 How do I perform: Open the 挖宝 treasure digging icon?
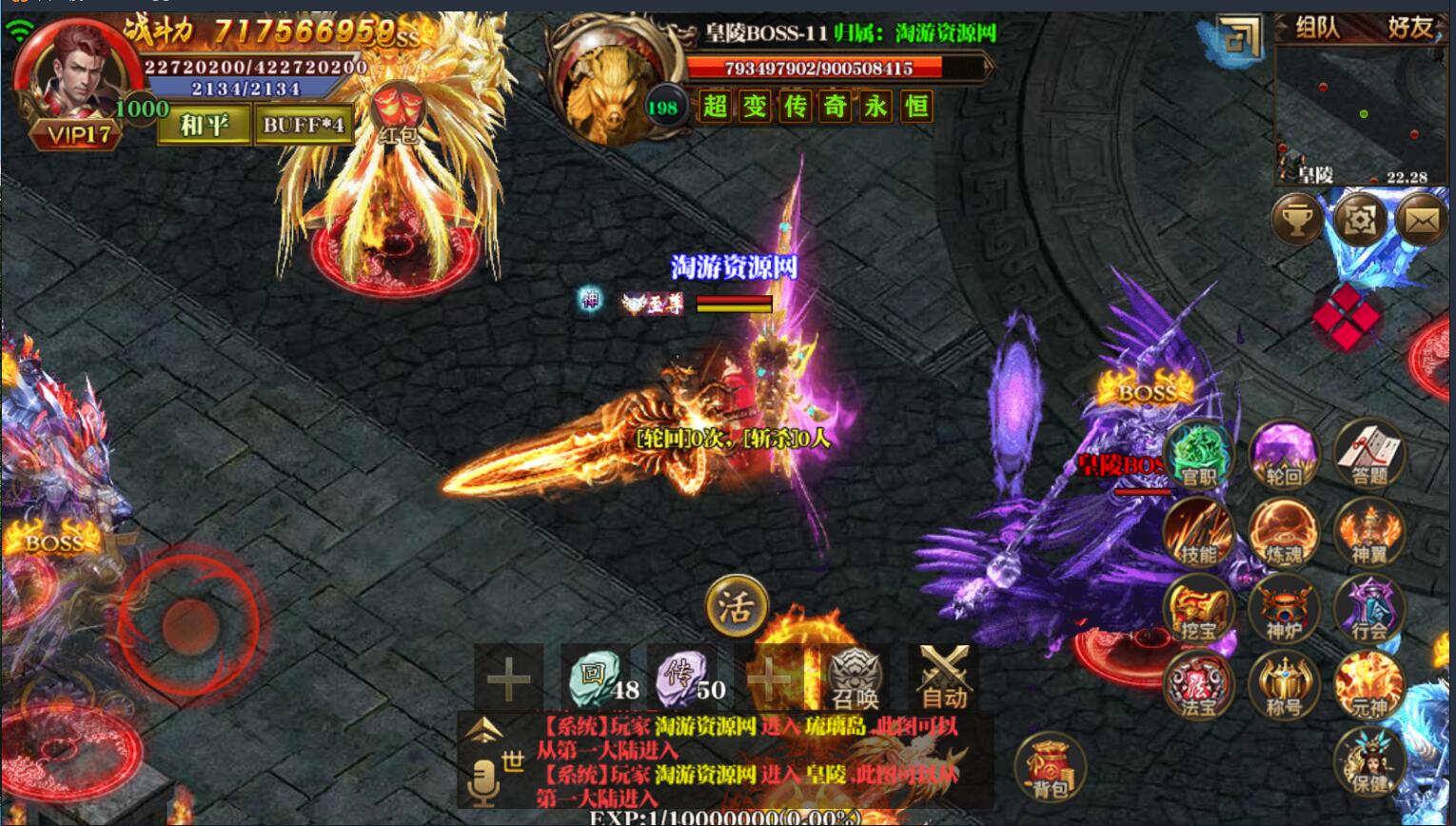(x=1199, y=610)
